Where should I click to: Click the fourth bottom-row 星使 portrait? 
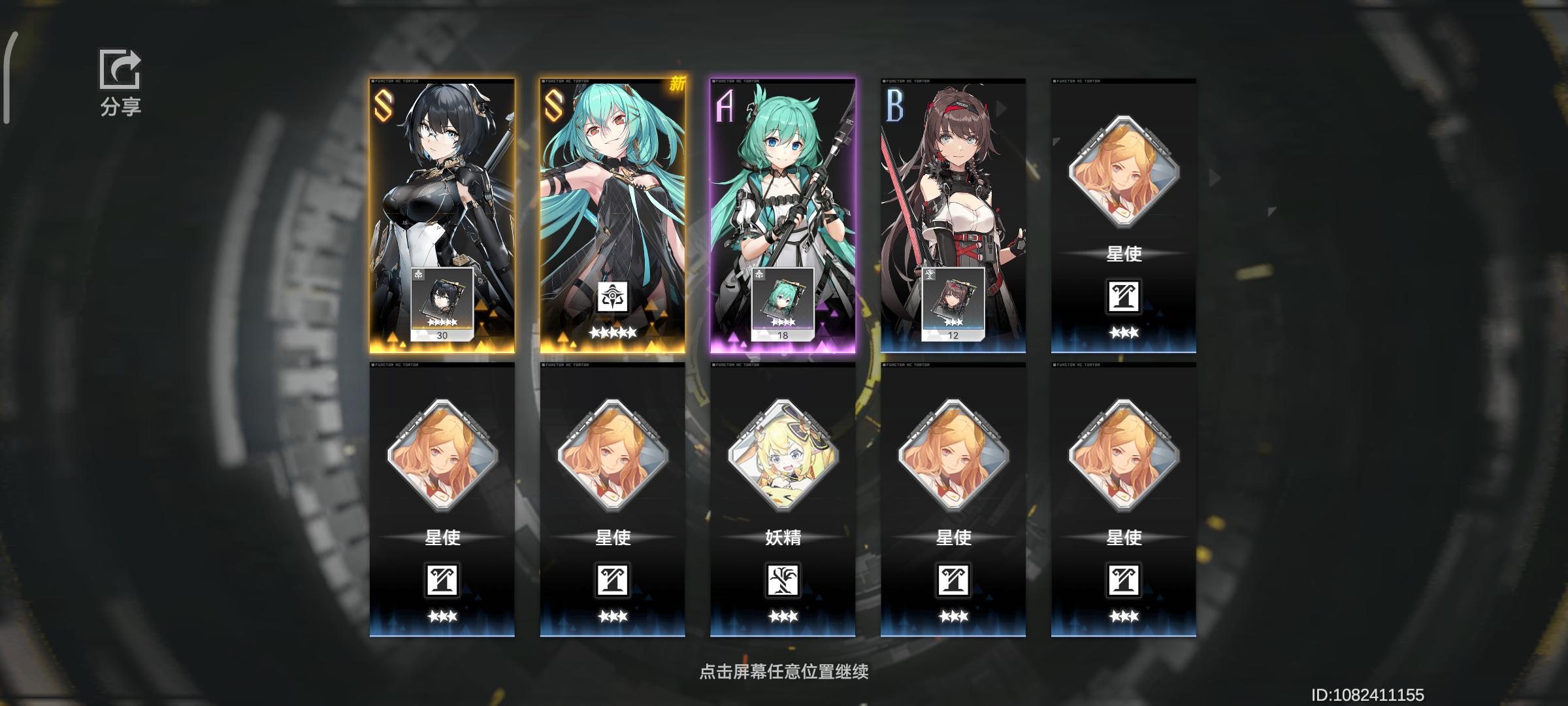coord(953,458)
